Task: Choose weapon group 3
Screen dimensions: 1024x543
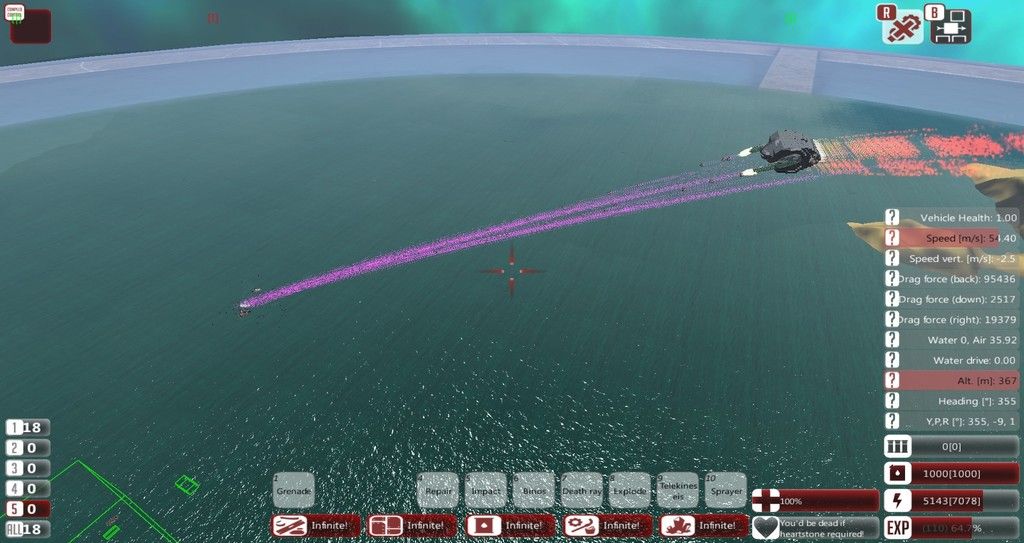Action: click(28, 468)
